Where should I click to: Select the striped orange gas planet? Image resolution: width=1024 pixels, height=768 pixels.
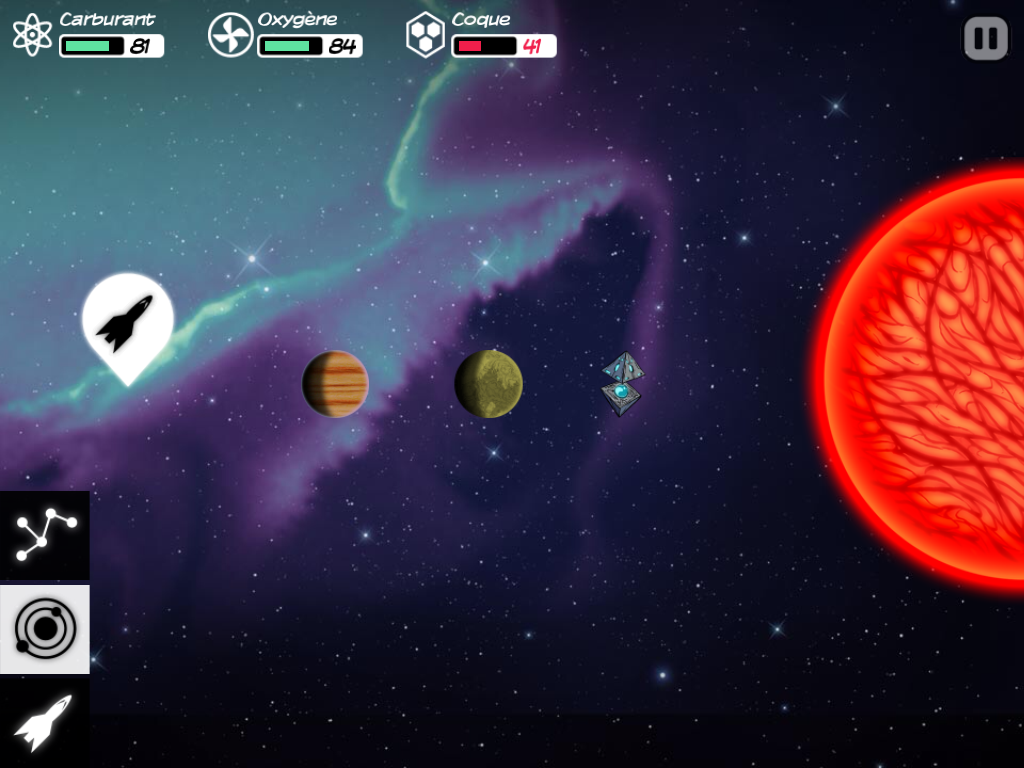[x=335, y=384]
